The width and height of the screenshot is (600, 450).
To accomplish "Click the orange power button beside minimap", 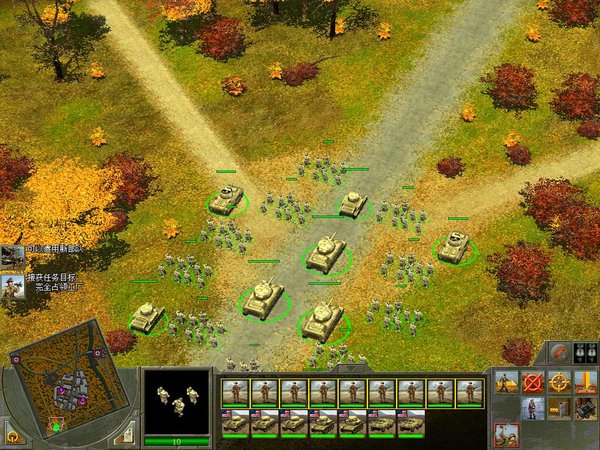I will (14, 436).
